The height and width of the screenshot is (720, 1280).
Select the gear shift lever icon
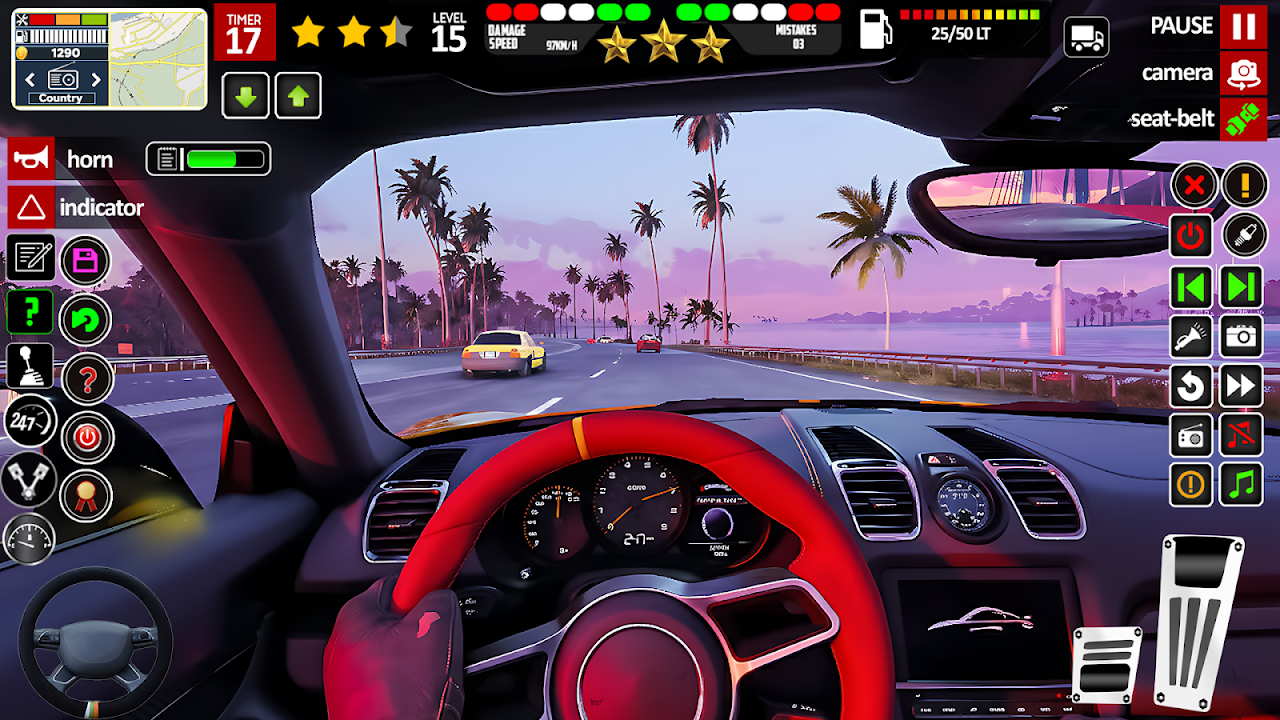click(30, 366)
